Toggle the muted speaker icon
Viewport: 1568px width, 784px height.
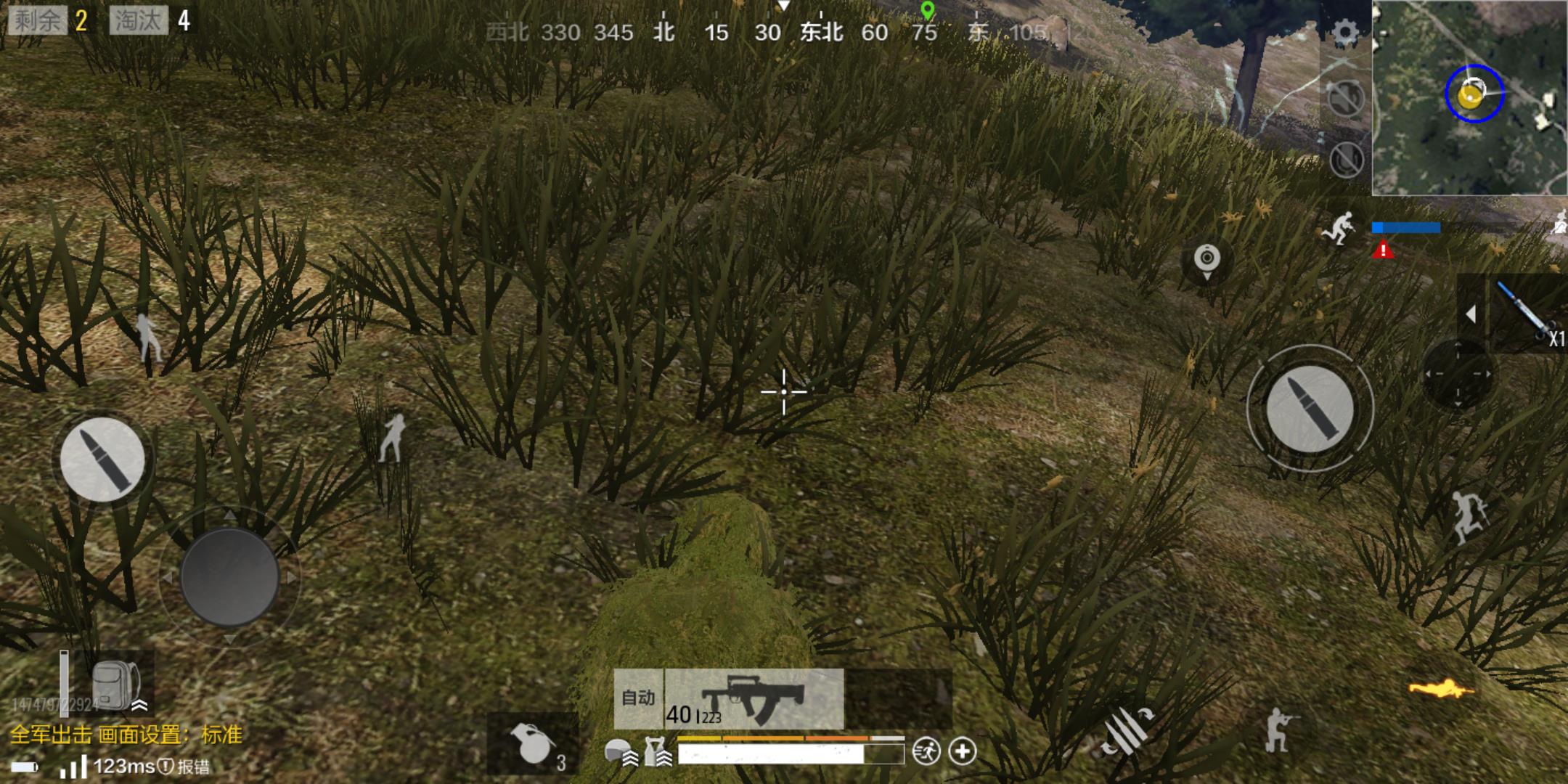1345,98
